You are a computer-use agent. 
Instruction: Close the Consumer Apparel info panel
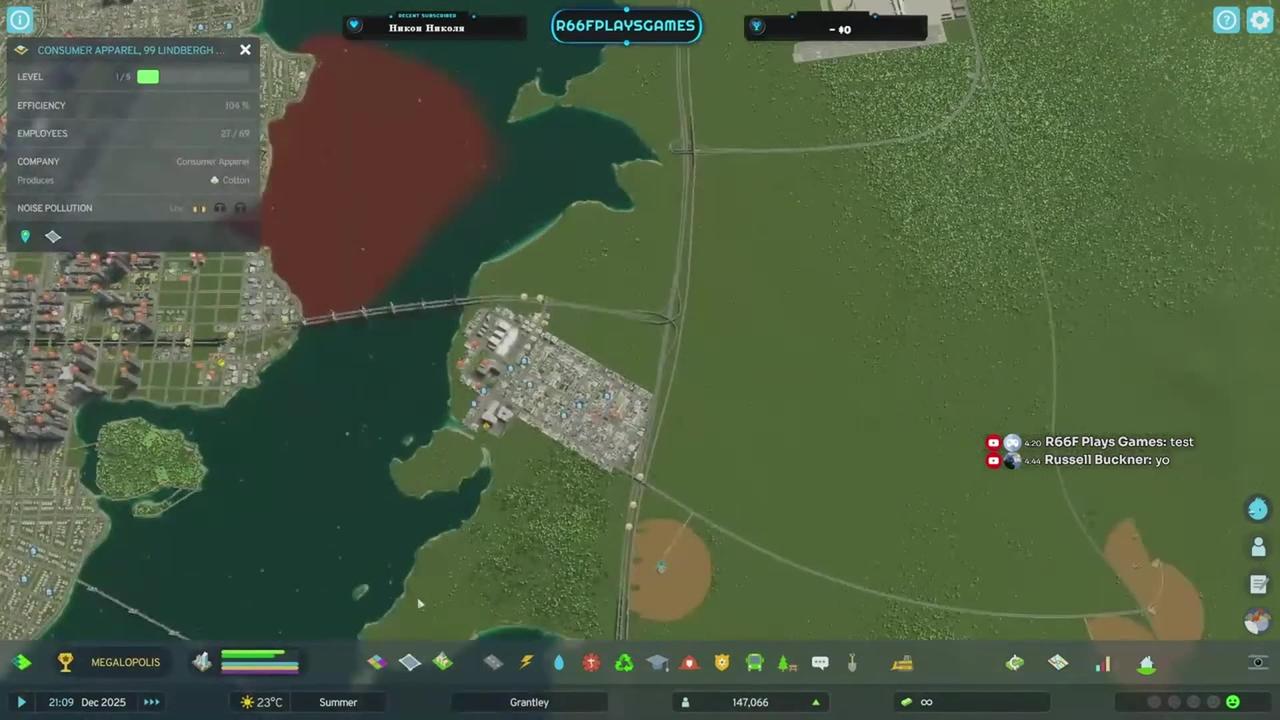pos(245,49)
